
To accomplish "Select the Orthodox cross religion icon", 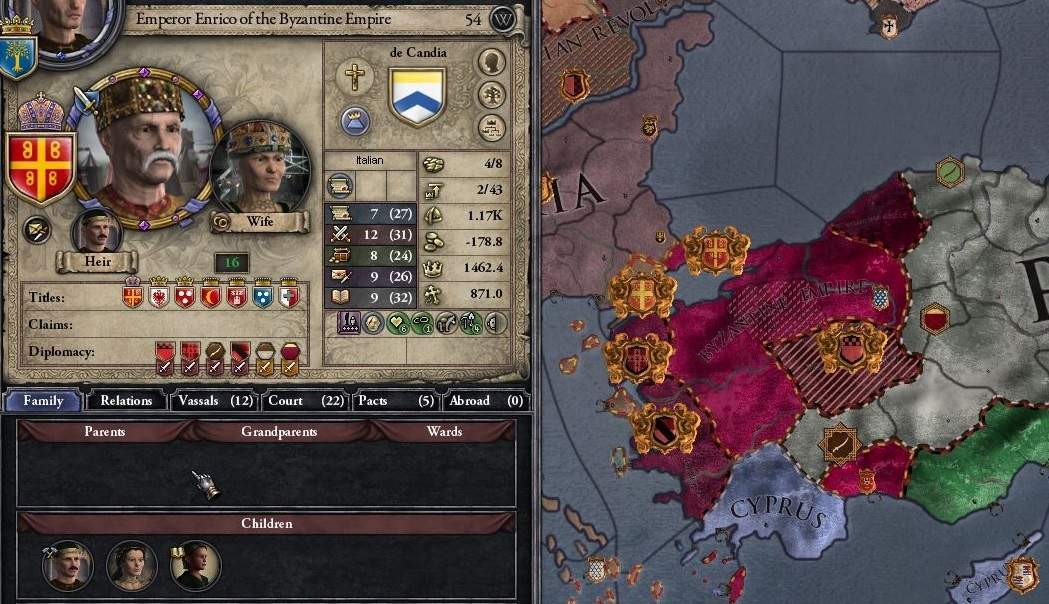I will (355, 76).
